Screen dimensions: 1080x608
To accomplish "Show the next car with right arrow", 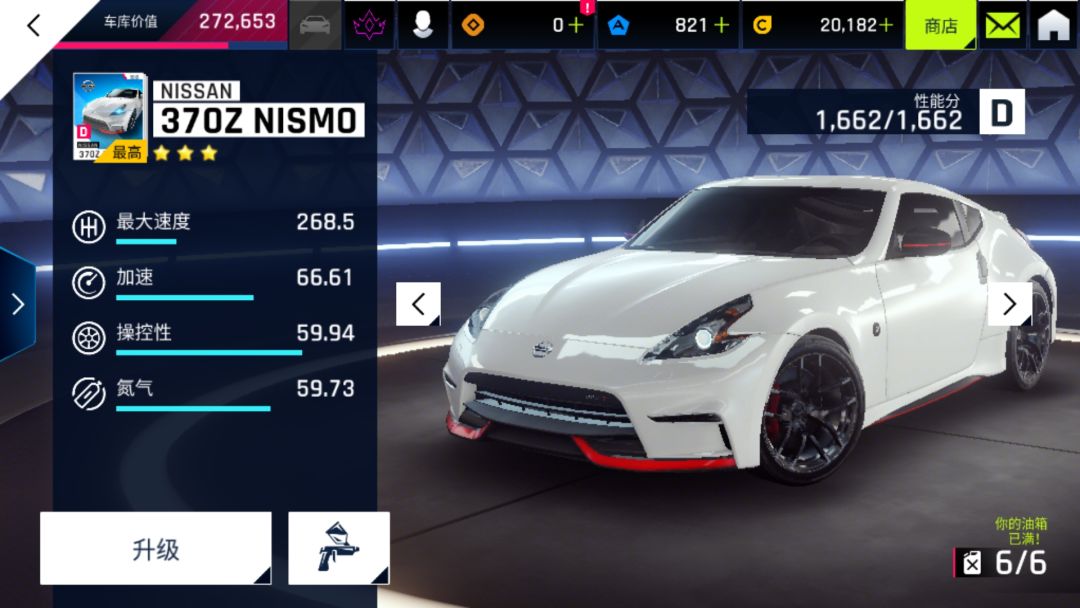I will pyautogui.click(x=1009, y=304).
